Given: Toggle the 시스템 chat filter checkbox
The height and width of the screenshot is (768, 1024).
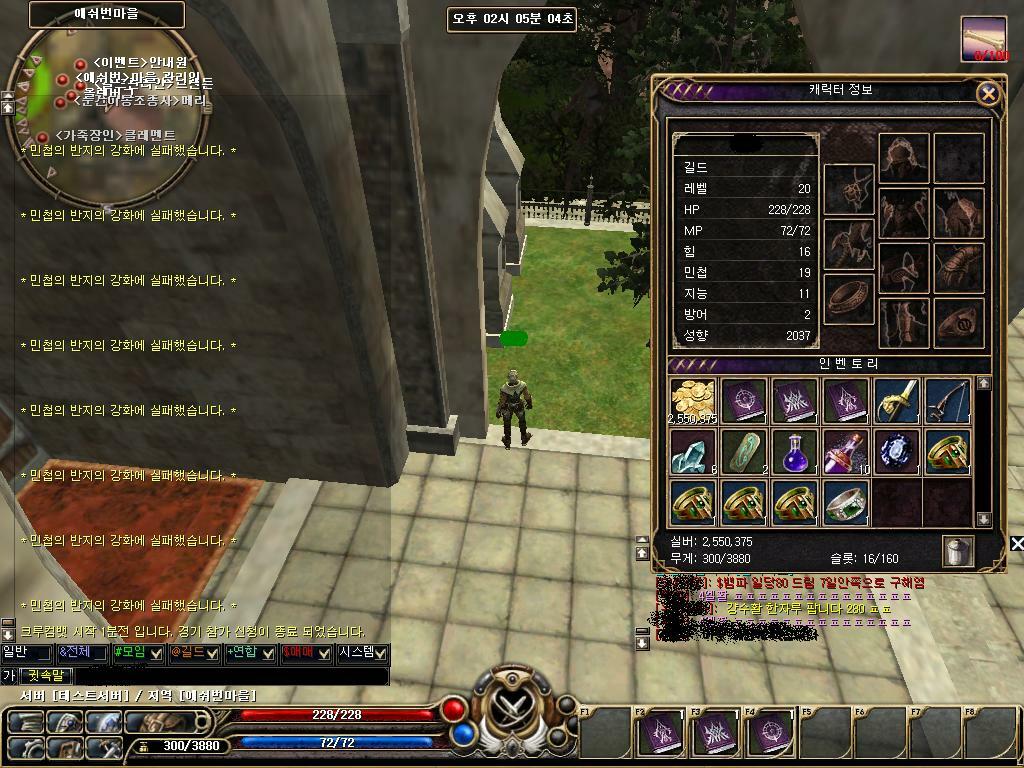Looking at the screenshot, I should [381, 653].
